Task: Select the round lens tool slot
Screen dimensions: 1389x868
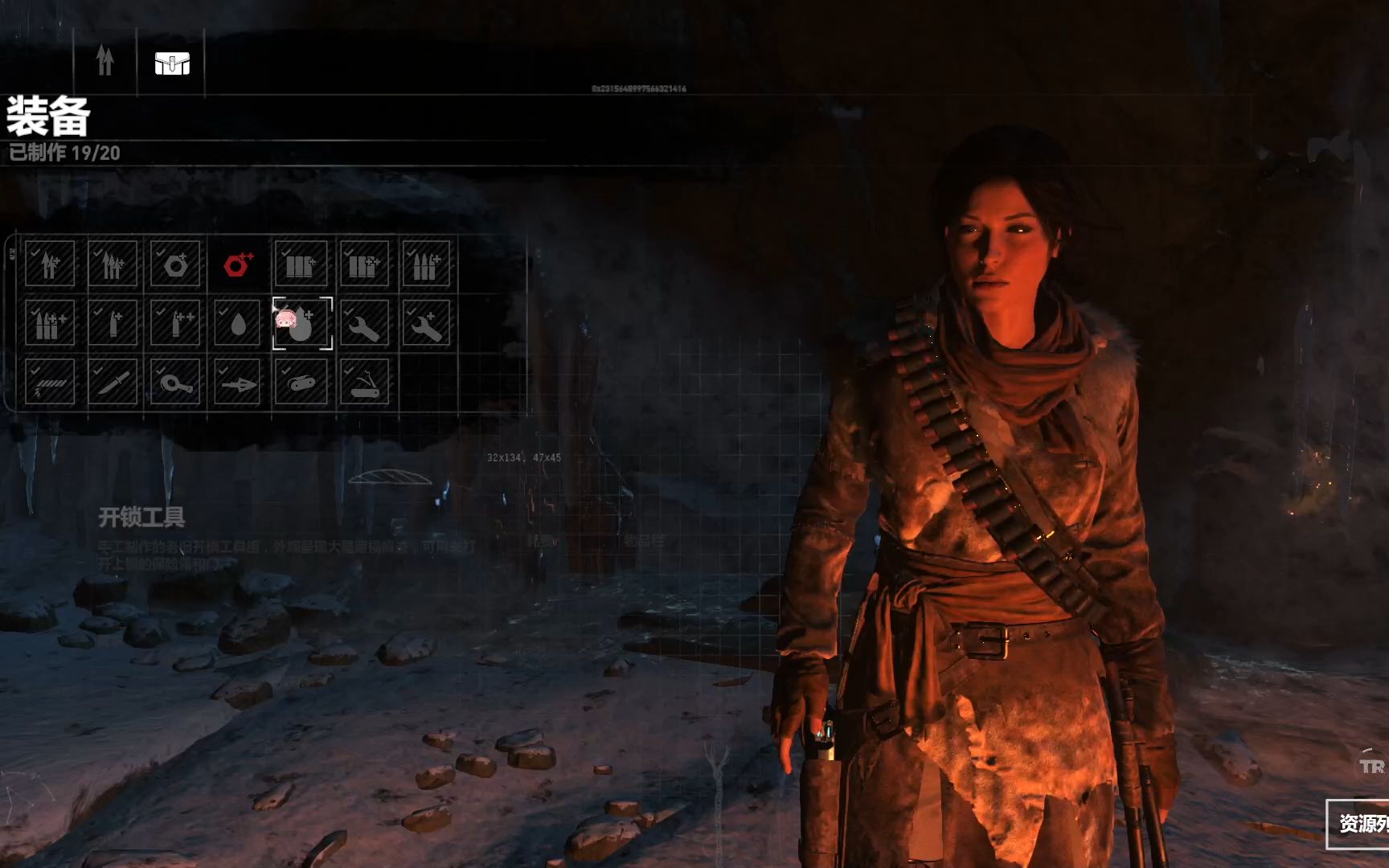Action: click(175, 382)
